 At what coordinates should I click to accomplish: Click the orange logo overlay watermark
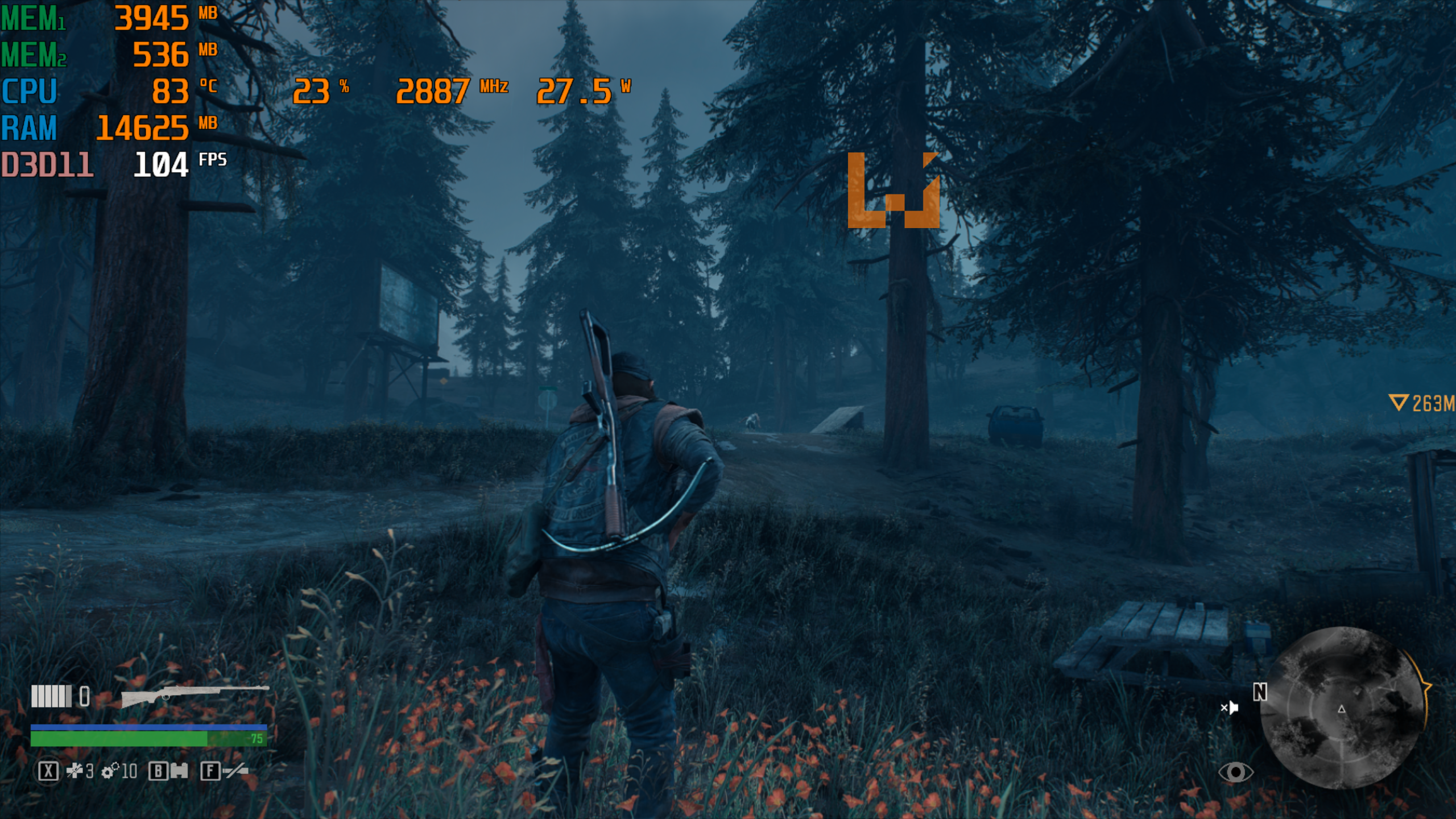click(x=893, y=190)
